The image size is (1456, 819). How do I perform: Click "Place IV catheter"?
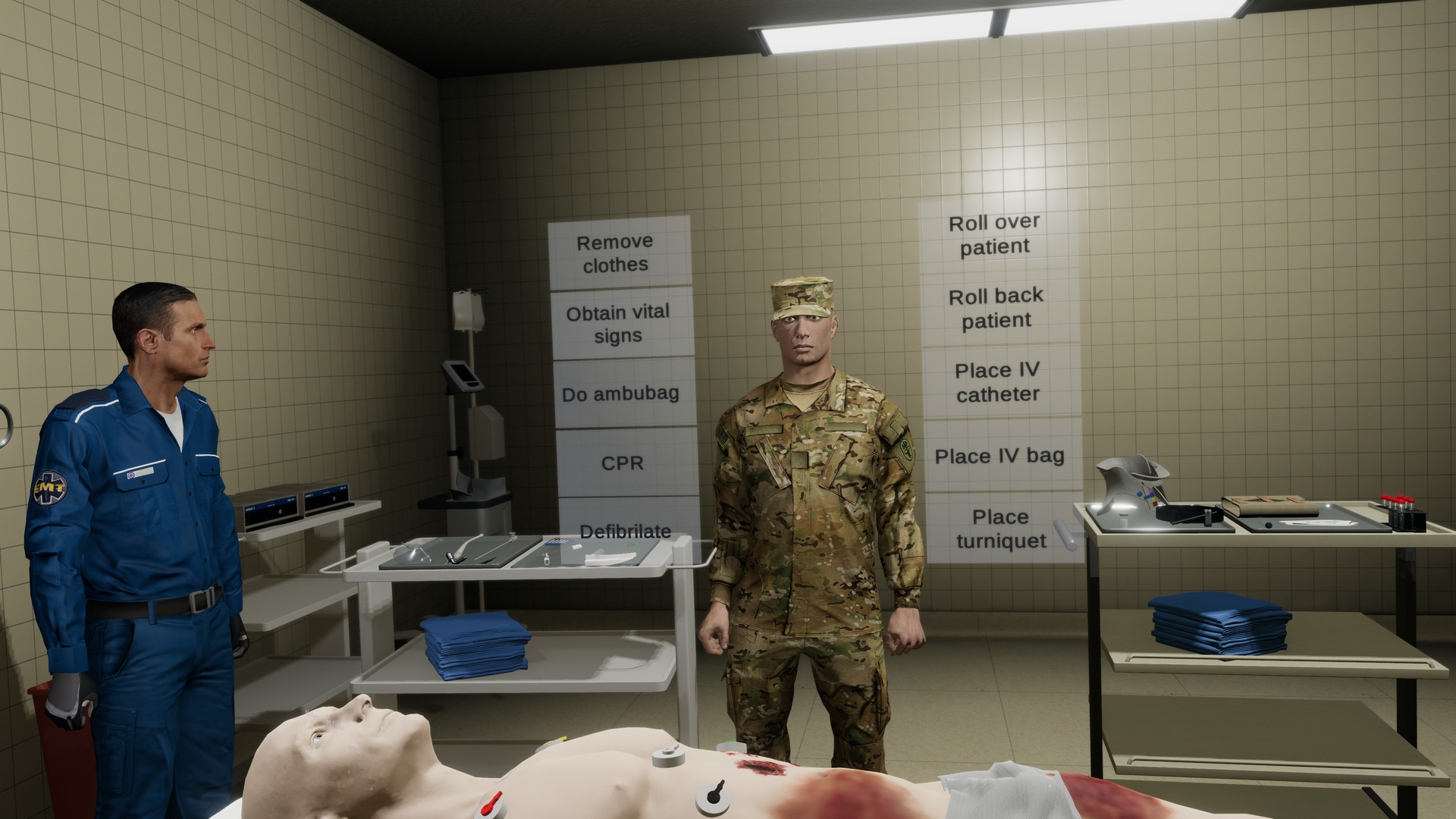coord(995,382)
